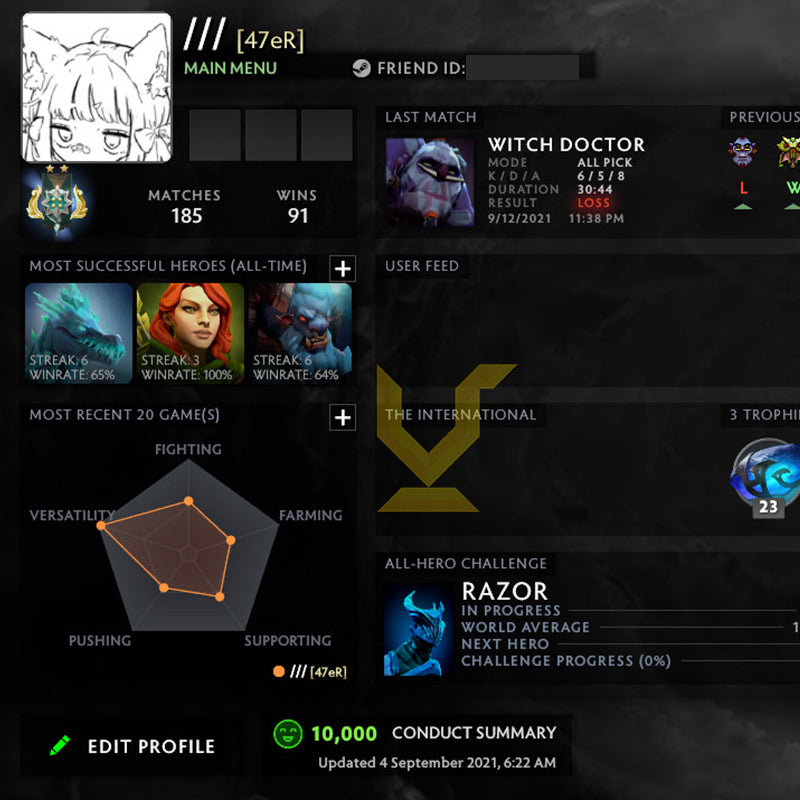
Task: Select the Windranger hero tile
Action: tap(190, 334)
